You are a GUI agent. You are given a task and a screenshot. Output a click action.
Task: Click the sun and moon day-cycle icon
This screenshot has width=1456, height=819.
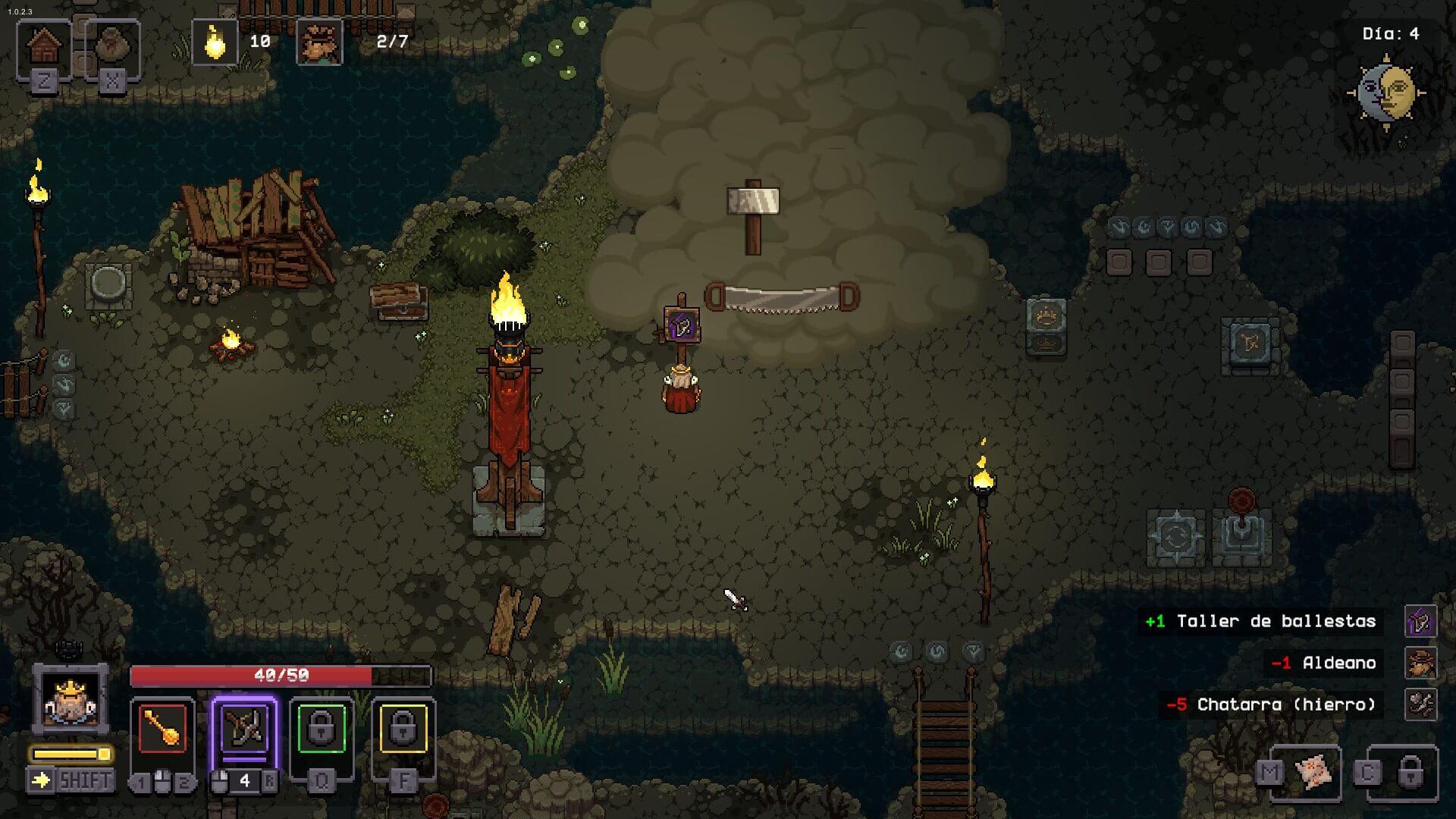pyautogui.click(x=1386, y=93)
